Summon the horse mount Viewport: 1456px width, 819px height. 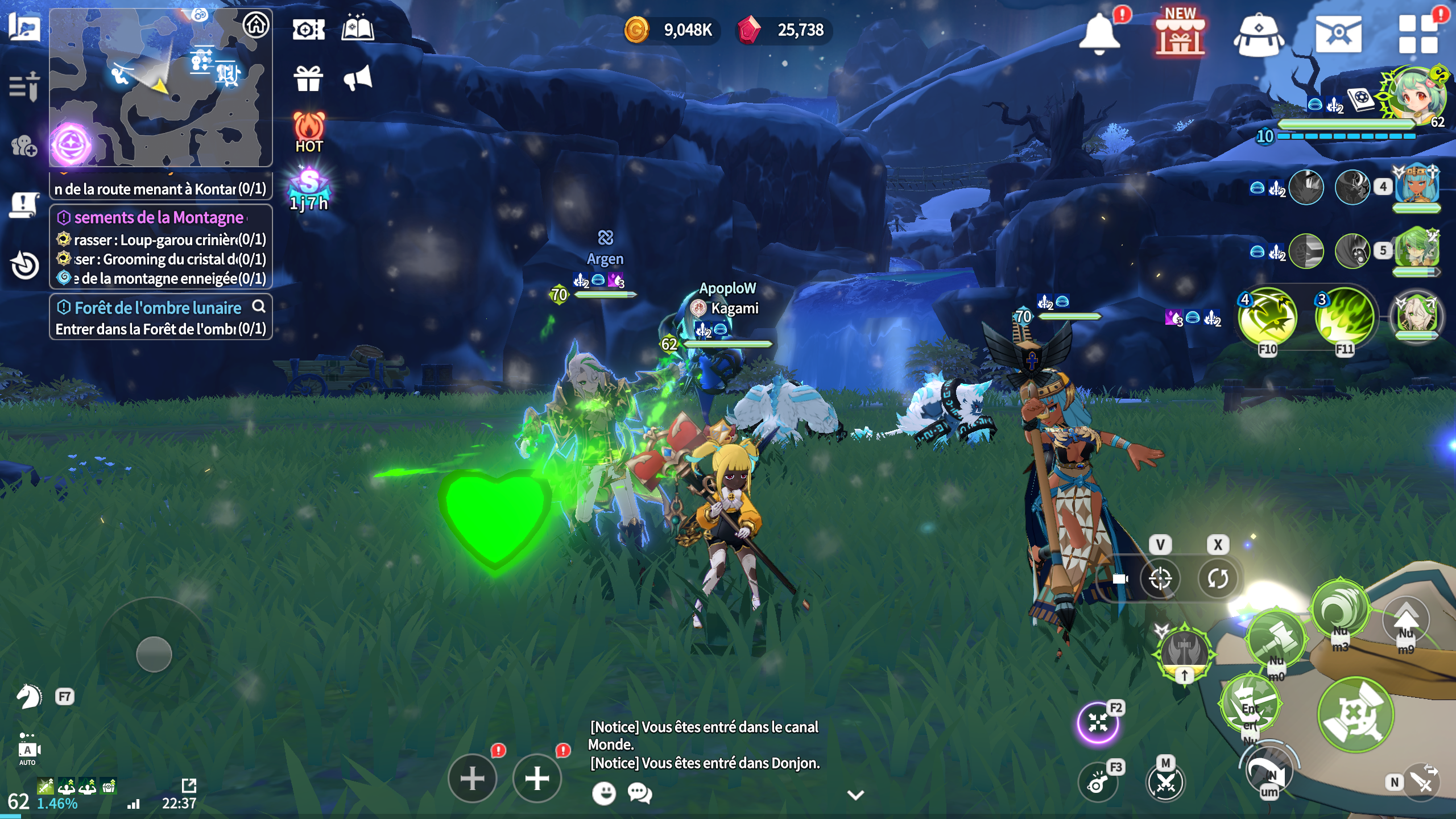(x=28, y=696)
